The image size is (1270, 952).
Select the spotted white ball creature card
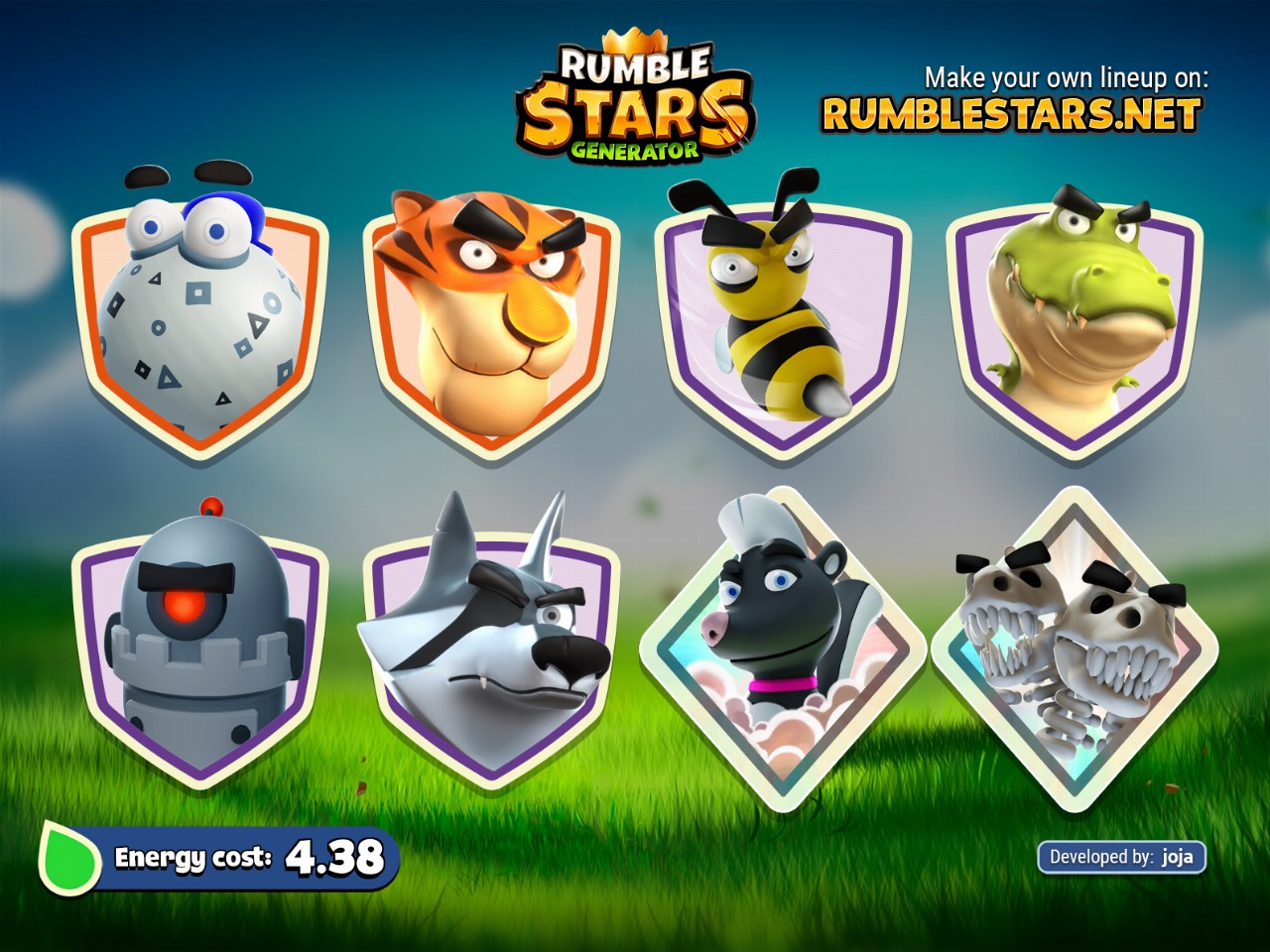tap(199, 322)
